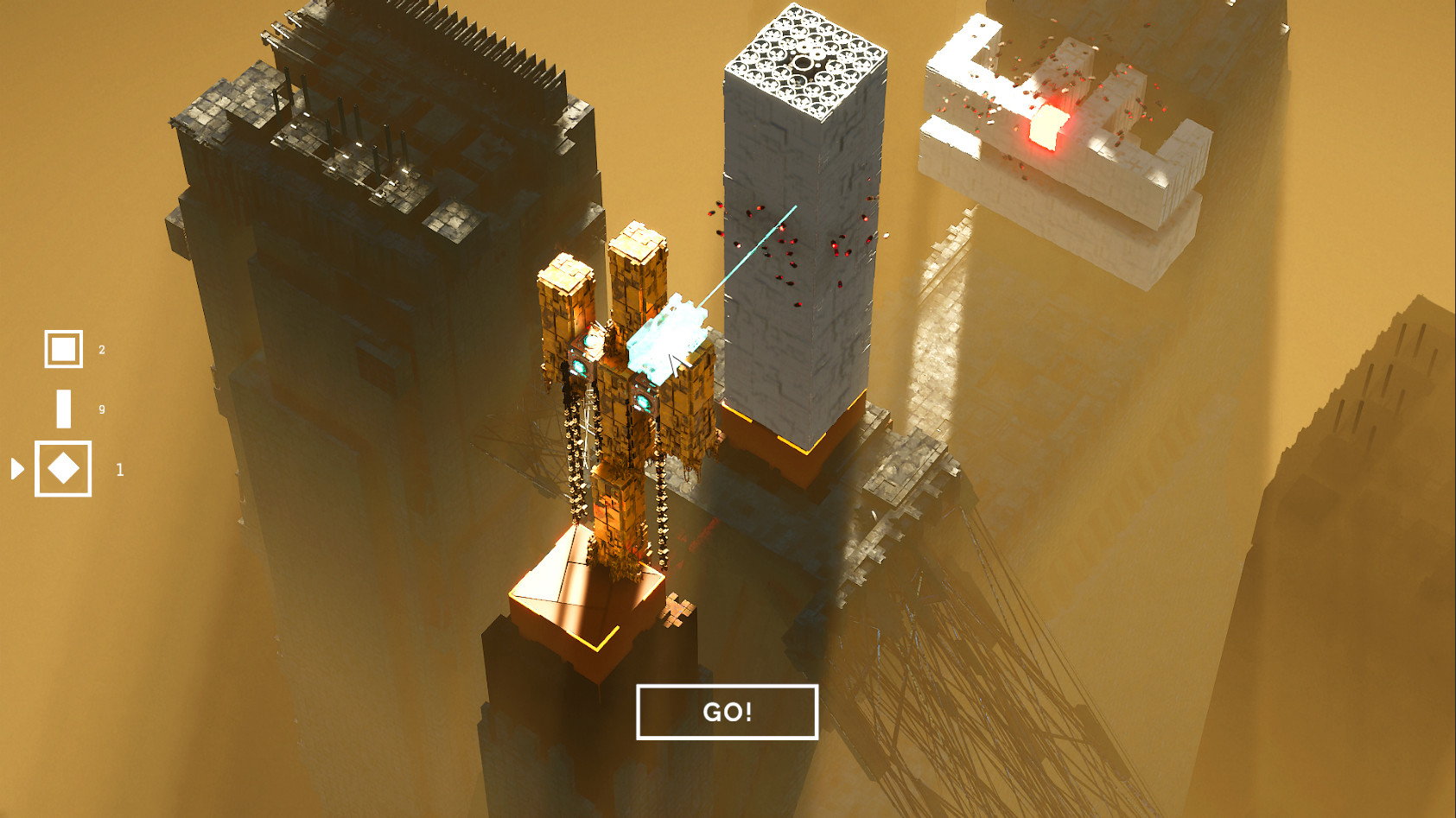The width and height of the screenshot is (1456, 818).
Task: Click the red glowing block on the white platform
Action: click(1046, 130)
